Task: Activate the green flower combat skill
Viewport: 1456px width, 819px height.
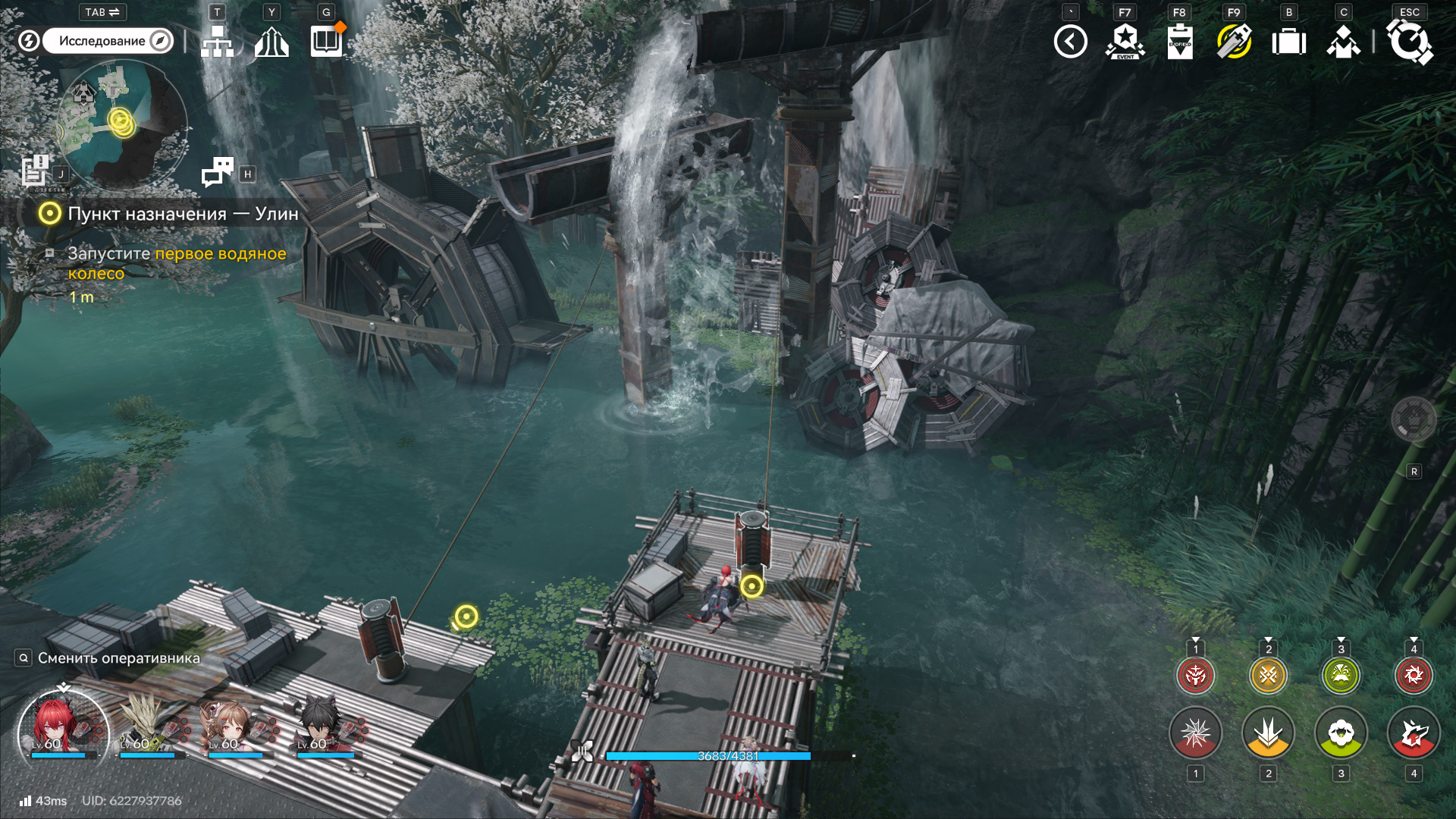Action: [1341, 733]
